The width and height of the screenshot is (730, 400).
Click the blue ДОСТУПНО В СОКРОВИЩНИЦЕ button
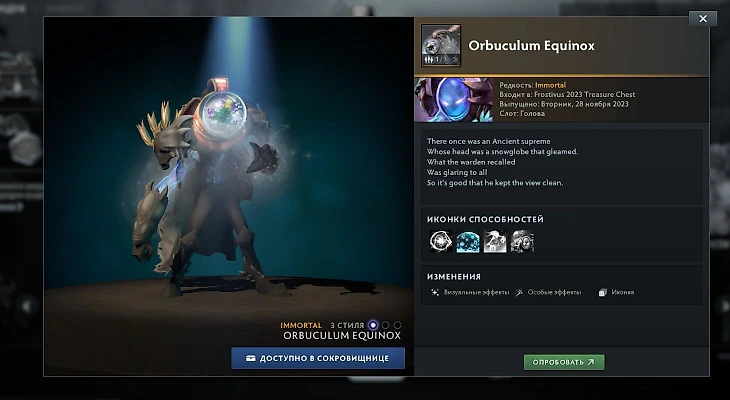318,358
